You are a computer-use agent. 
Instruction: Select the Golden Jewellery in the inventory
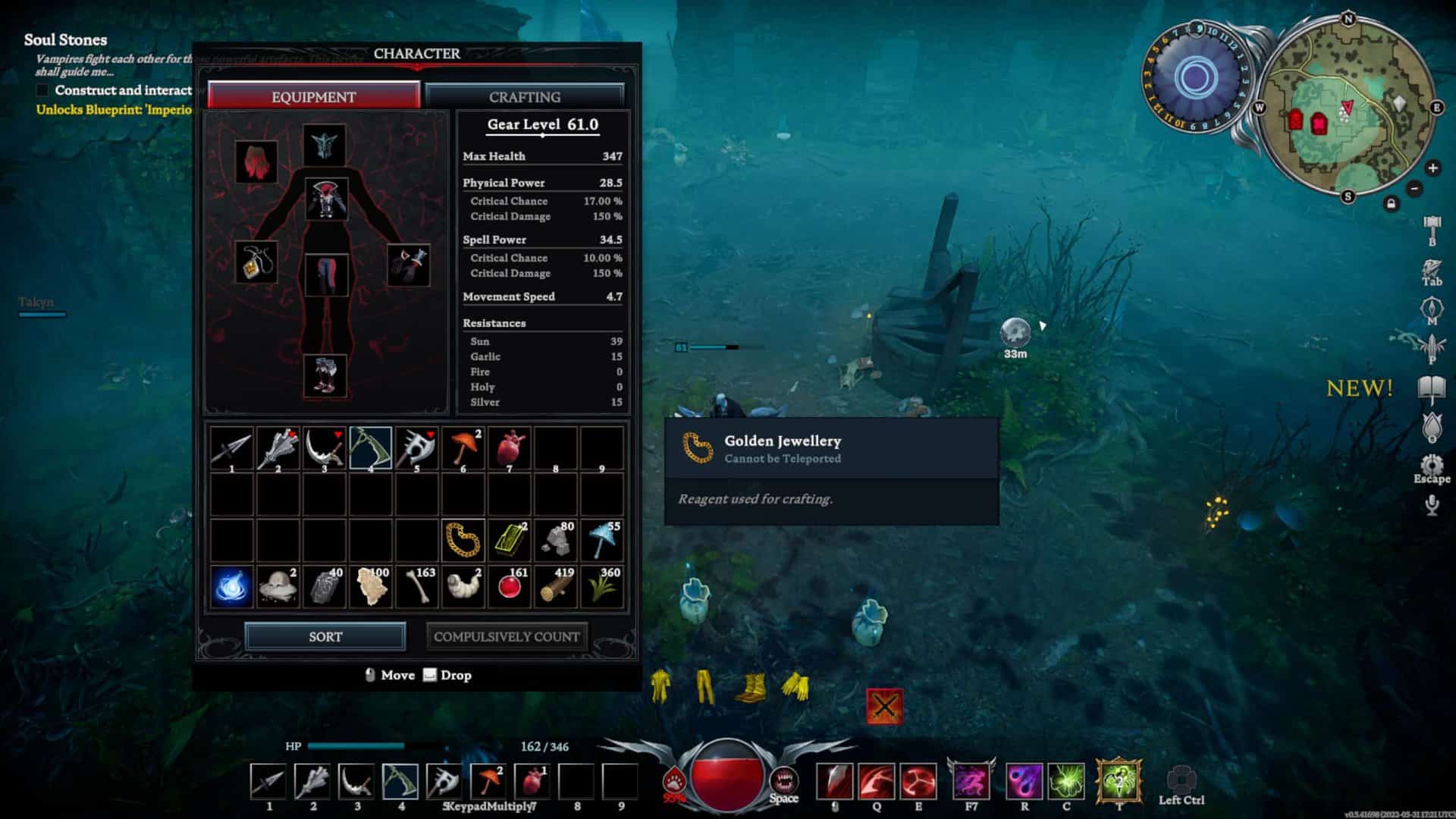(462, 540)
